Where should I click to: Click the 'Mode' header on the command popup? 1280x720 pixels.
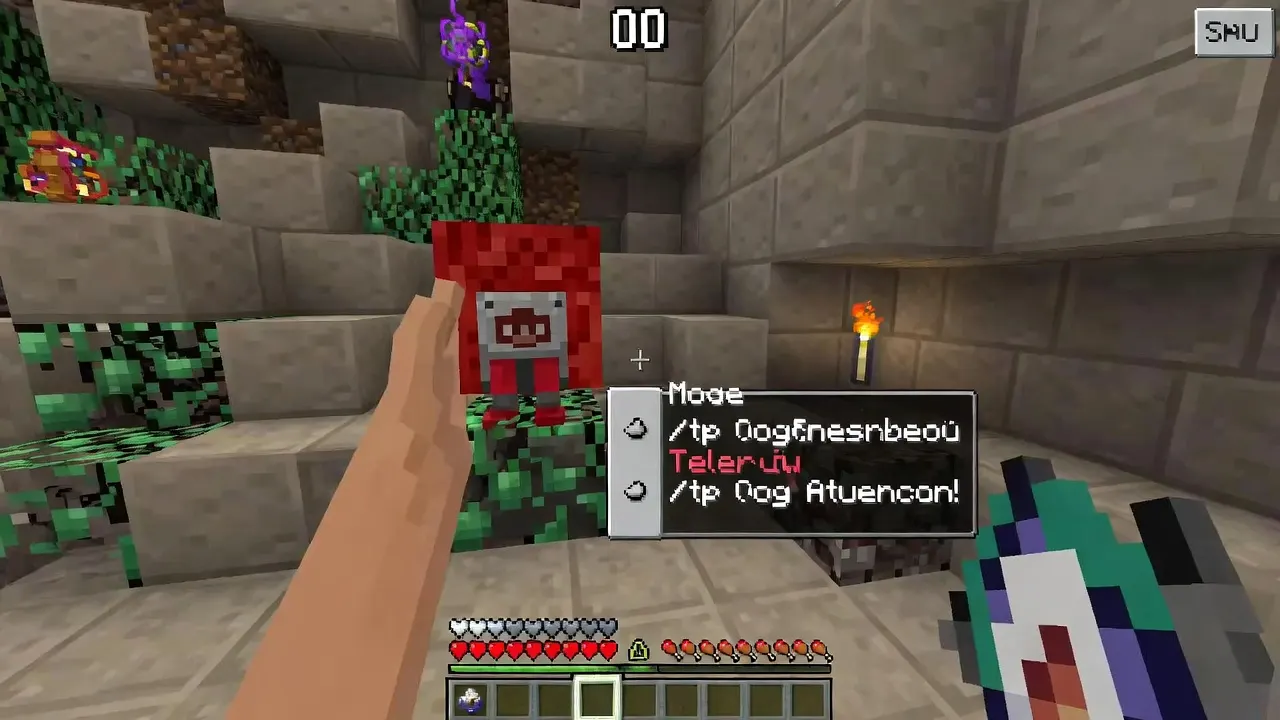(x=705, y=394)
